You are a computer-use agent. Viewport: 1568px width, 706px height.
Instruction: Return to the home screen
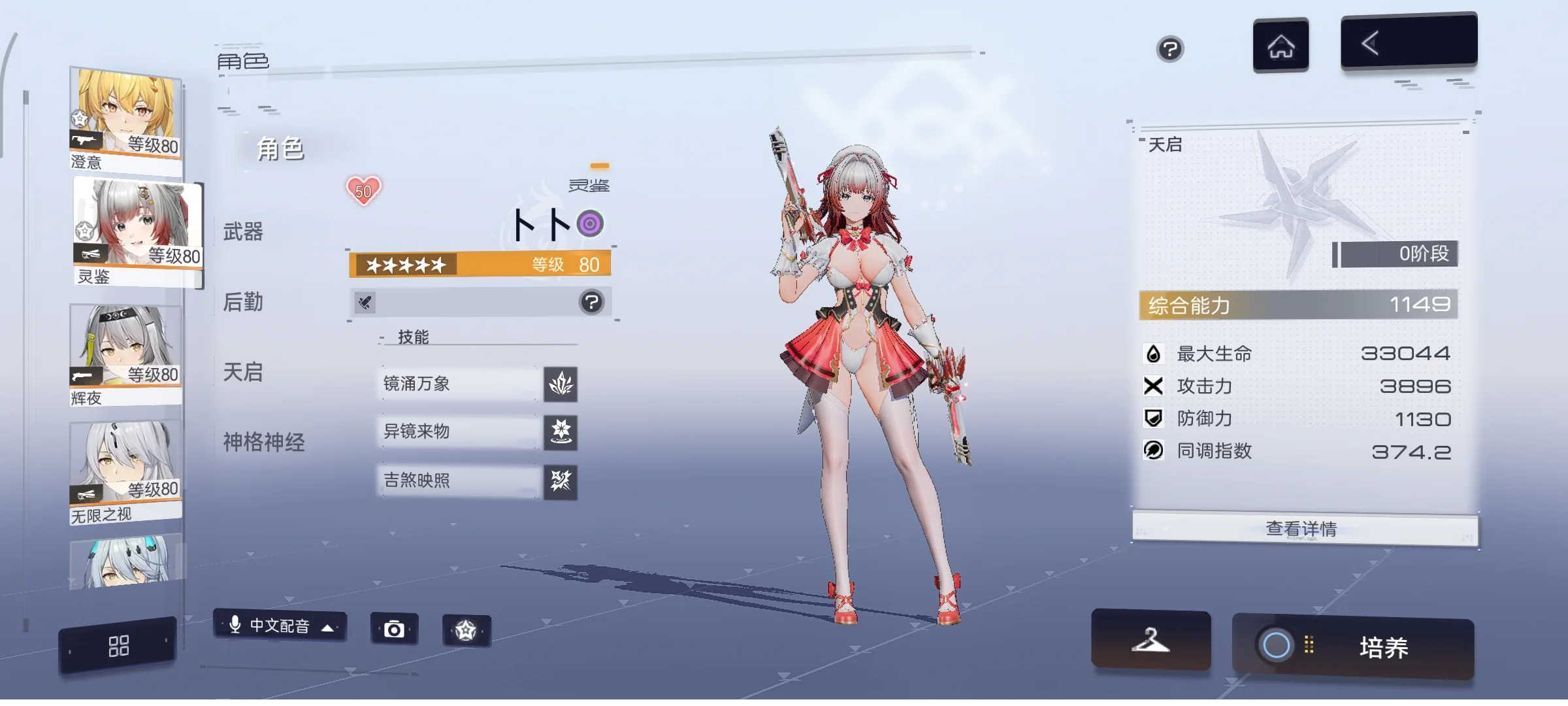click(1281, 46)
